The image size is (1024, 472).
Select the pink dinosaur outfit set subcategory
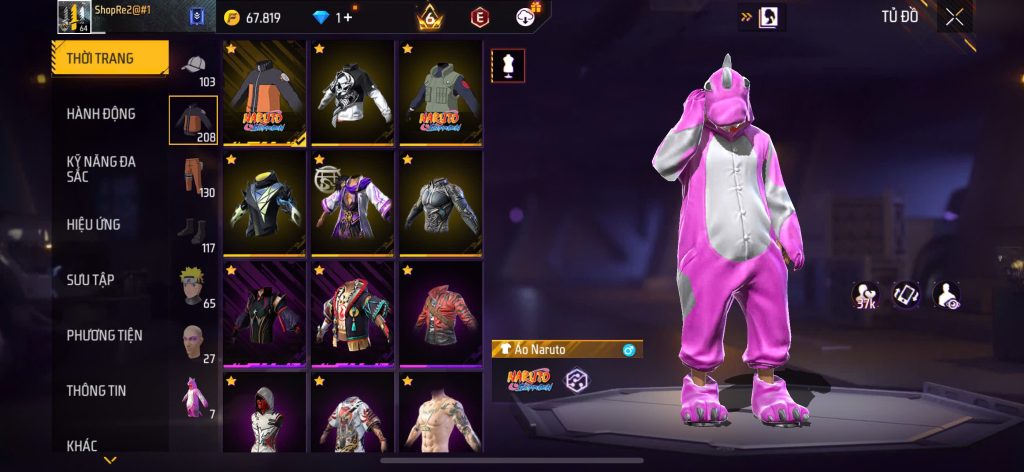pos(193,397)
